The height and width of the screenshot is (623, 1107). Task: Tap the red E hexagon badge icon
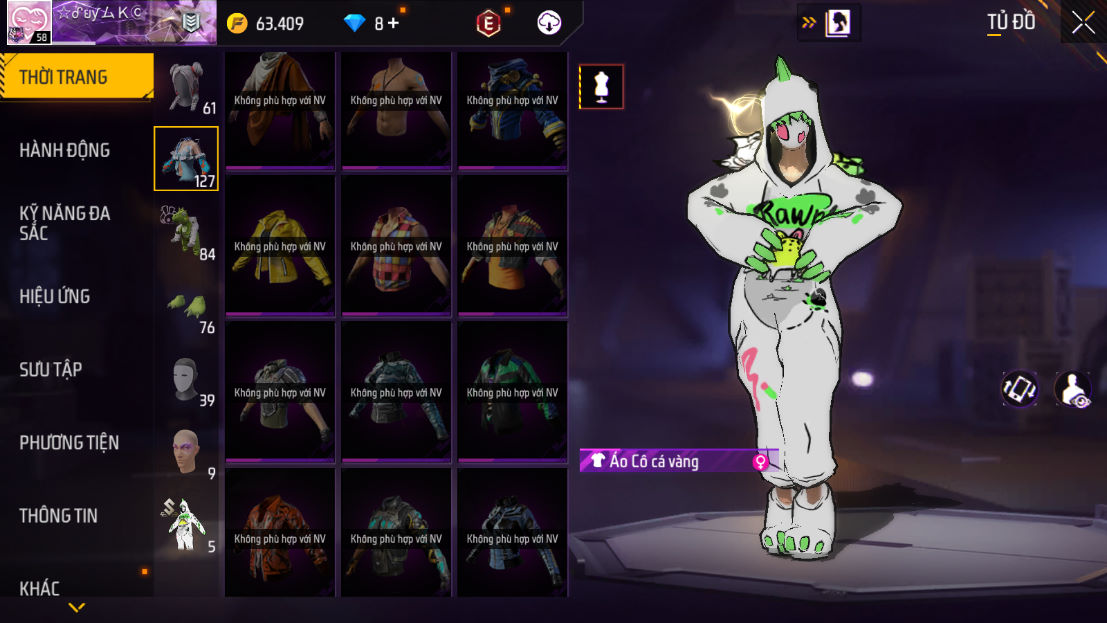(488, 23)
